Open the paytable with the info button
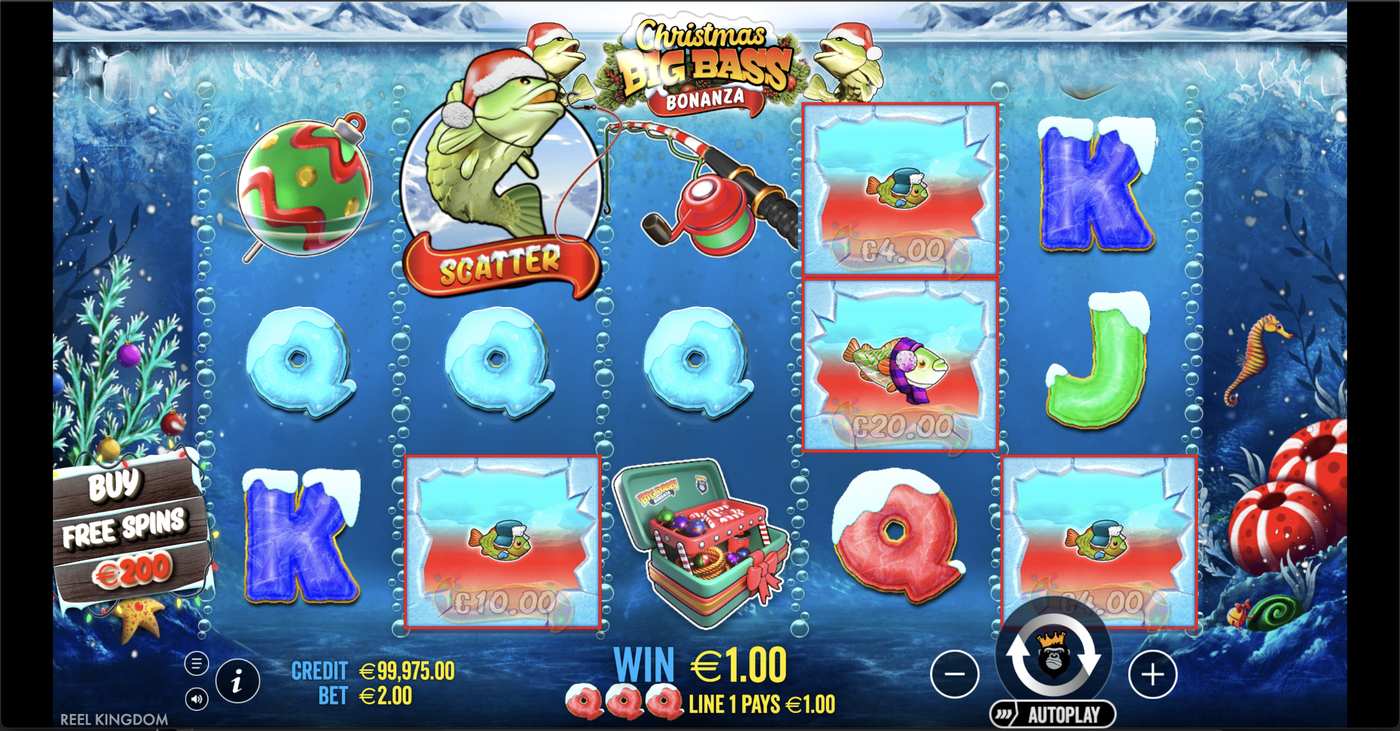The width and height of the screenshot is (1400, 731). 237,682
